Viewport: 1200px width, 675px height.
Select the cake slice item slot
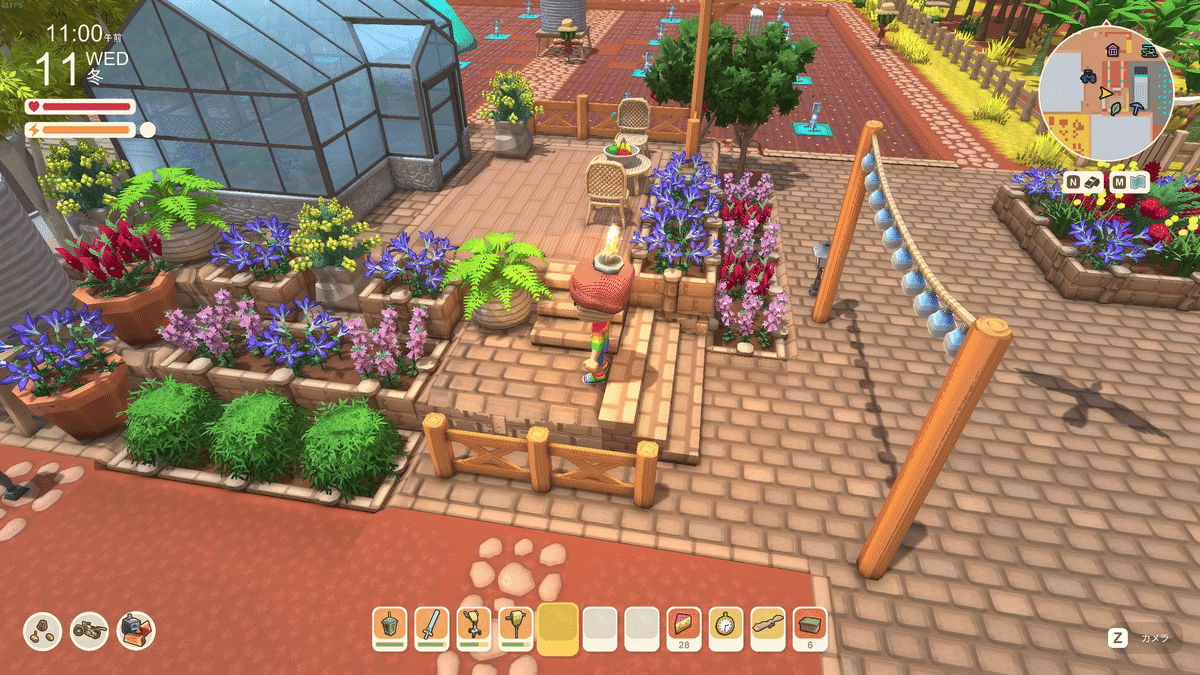[x=684, y=627]
